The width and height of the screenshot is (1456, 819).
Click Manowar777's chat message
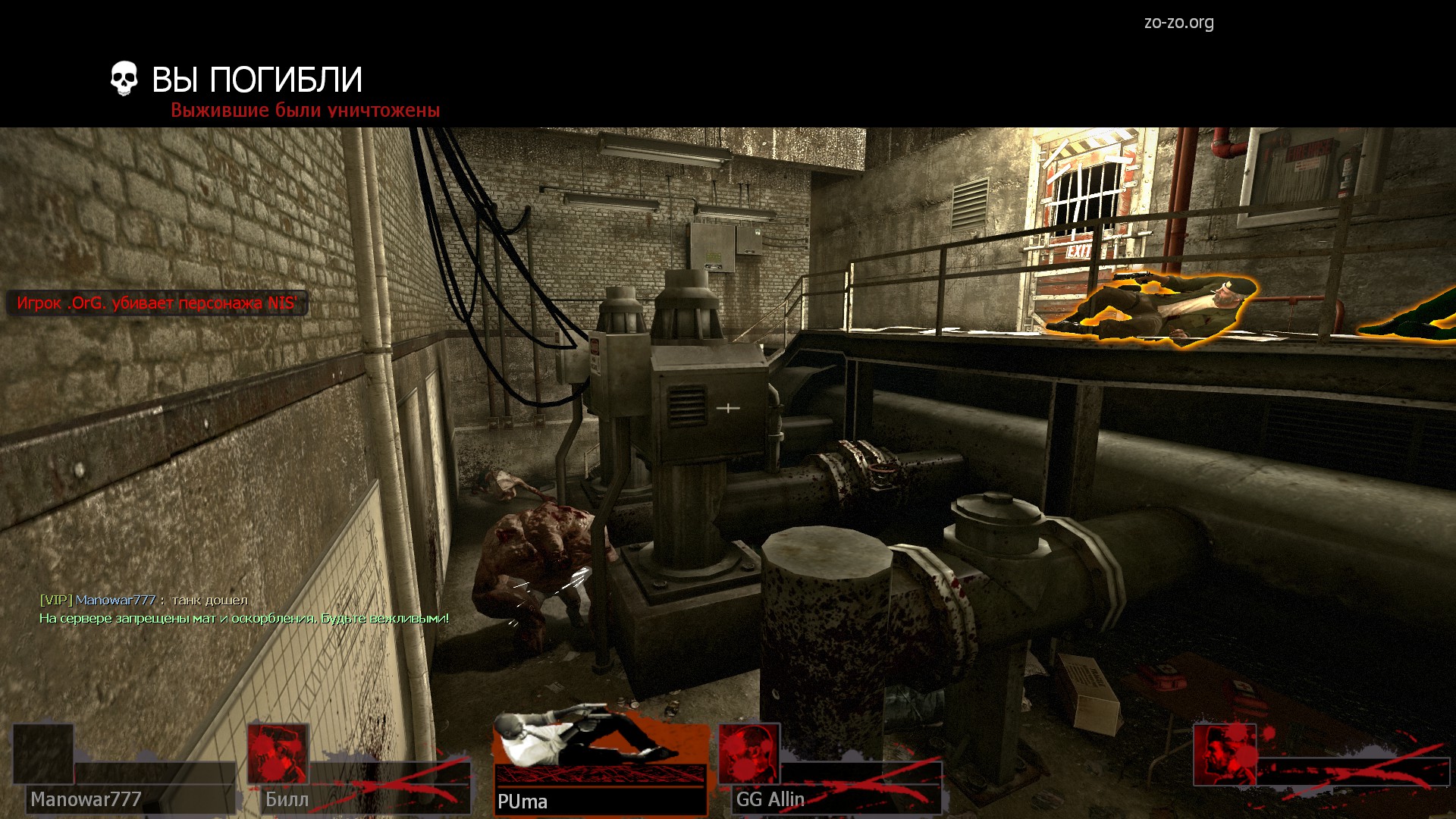pyautogui.click(x=144, y=600)
